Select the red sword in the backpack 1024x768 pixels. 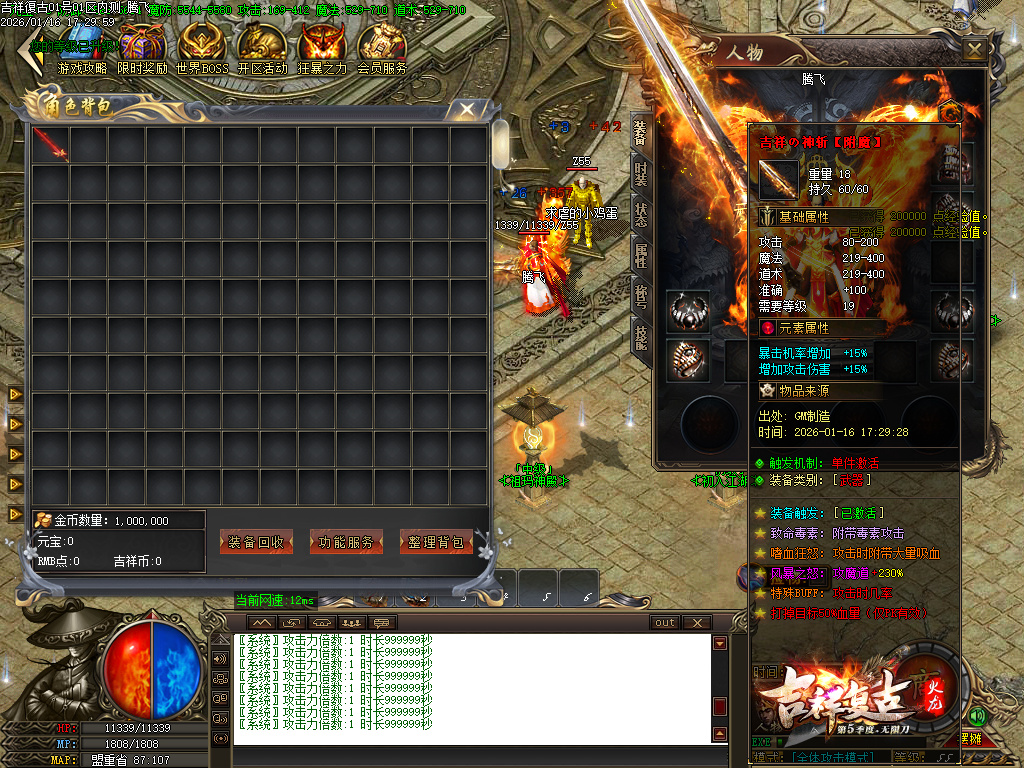50,144
